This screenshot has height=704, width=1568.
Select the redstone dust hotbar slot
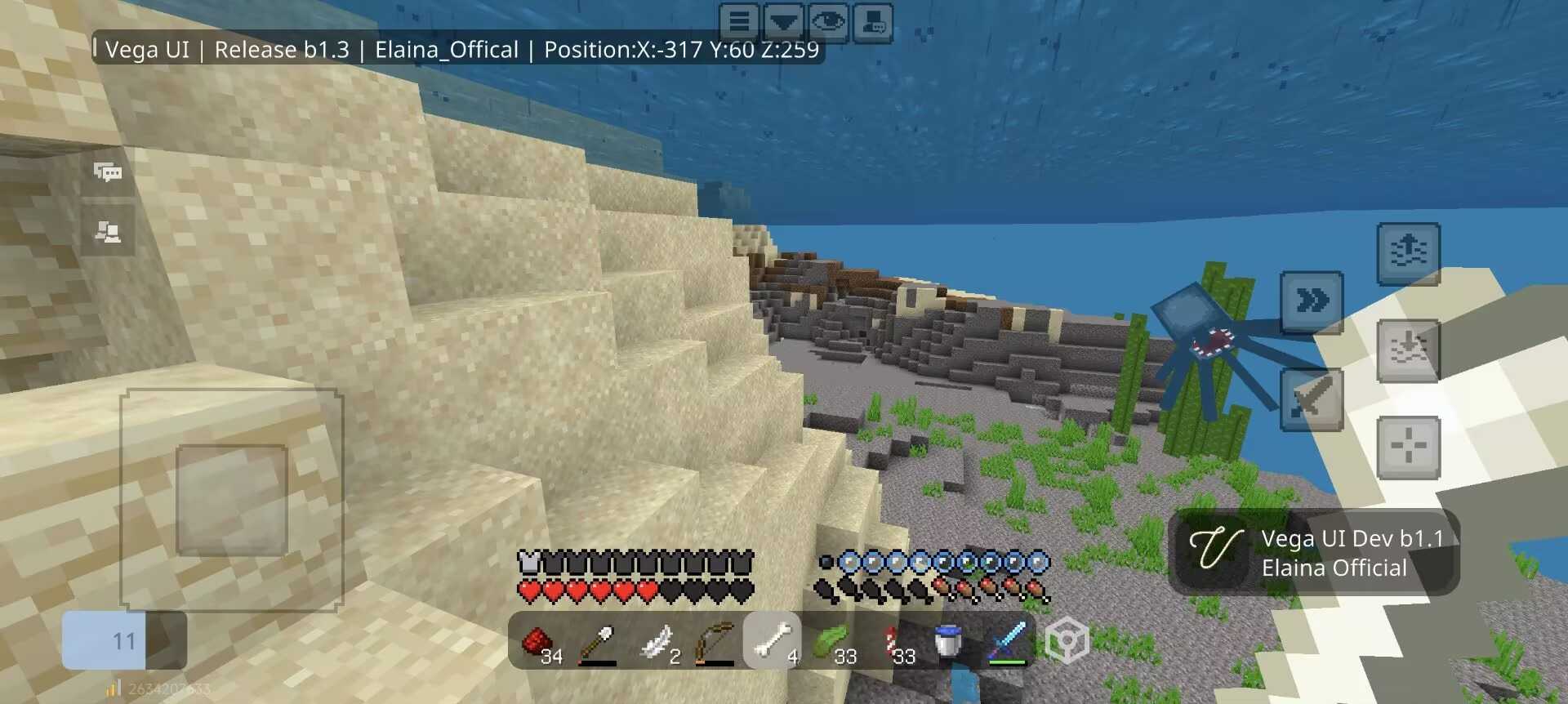tap(540, 642)
